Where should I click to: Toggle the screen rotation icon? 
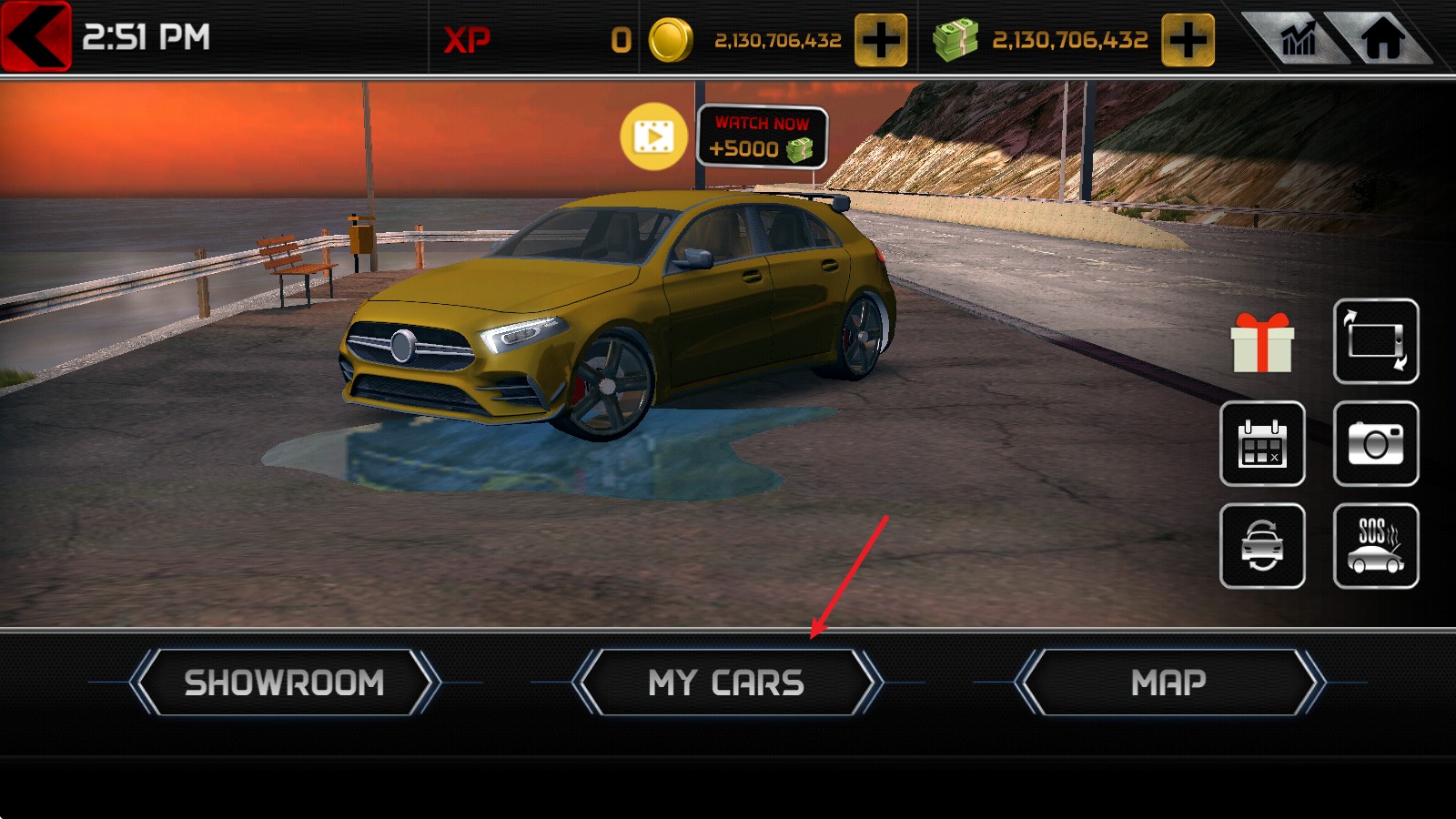click(x=1375, y=341)
